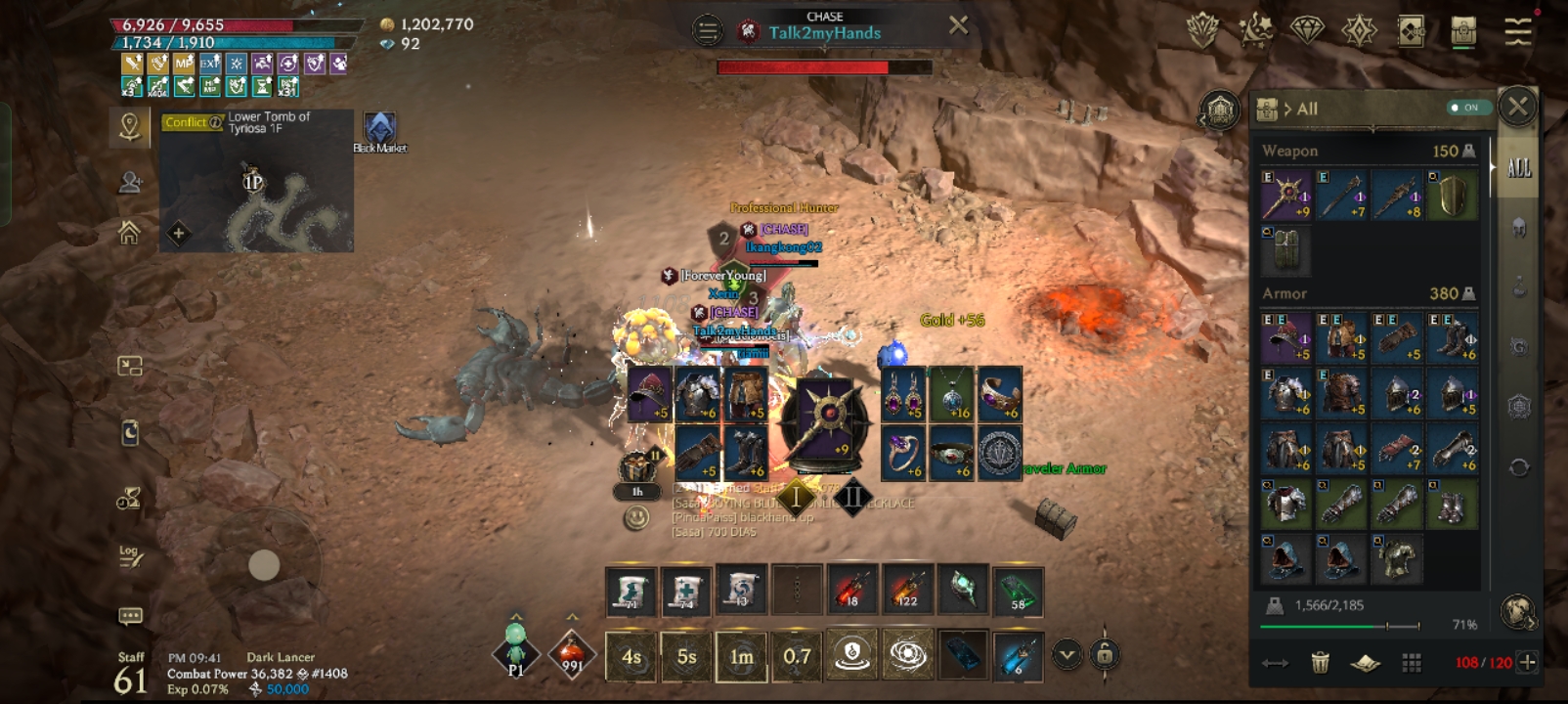The height and width of the screenshot is (704, 1568).
Task: Toggle the skill bar lock icon
Action: pos(1105,654)
